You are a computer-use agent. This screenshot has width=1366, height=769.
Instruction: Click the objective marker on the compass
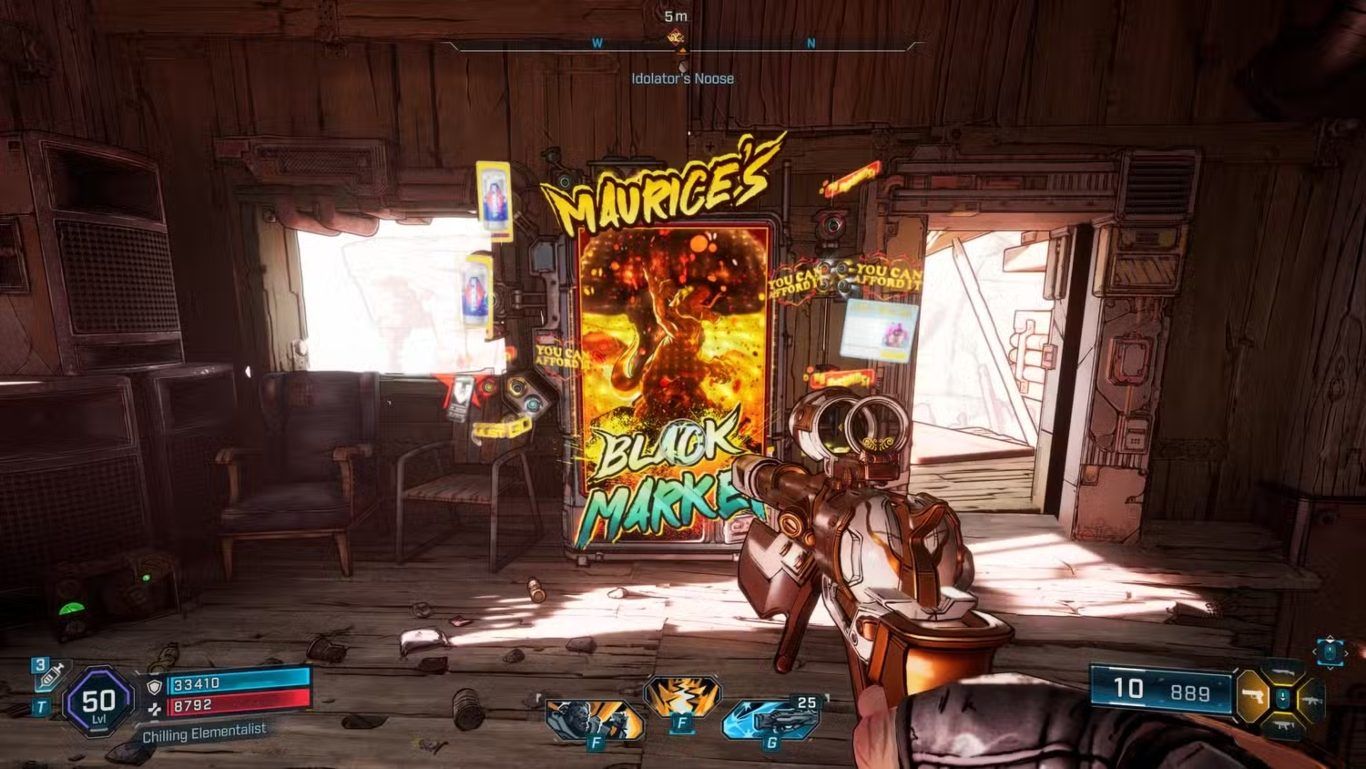(x=677, y=38)
